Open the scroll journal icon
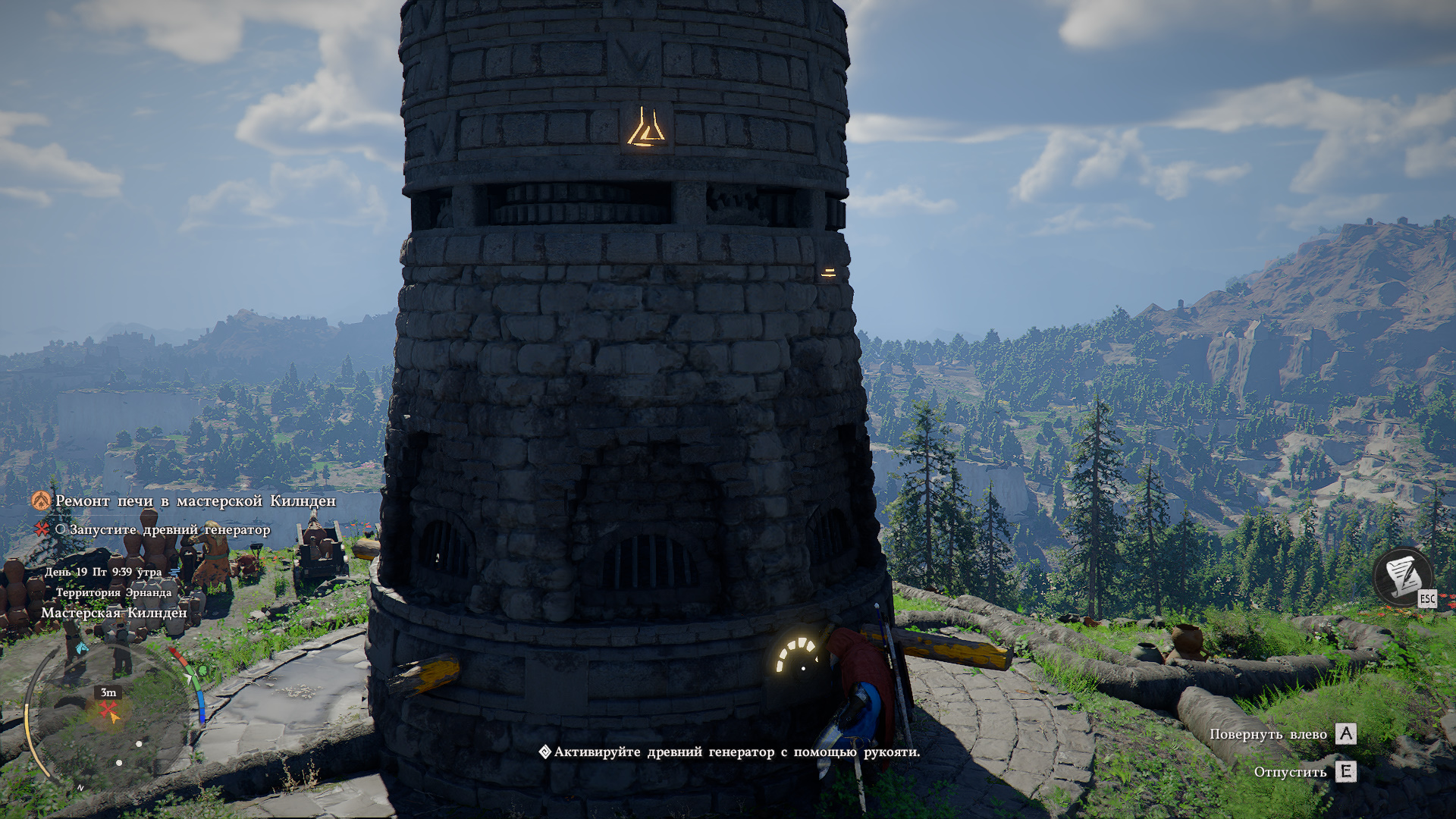This screenshot has height=819, width=1456. coord(1402,577)
